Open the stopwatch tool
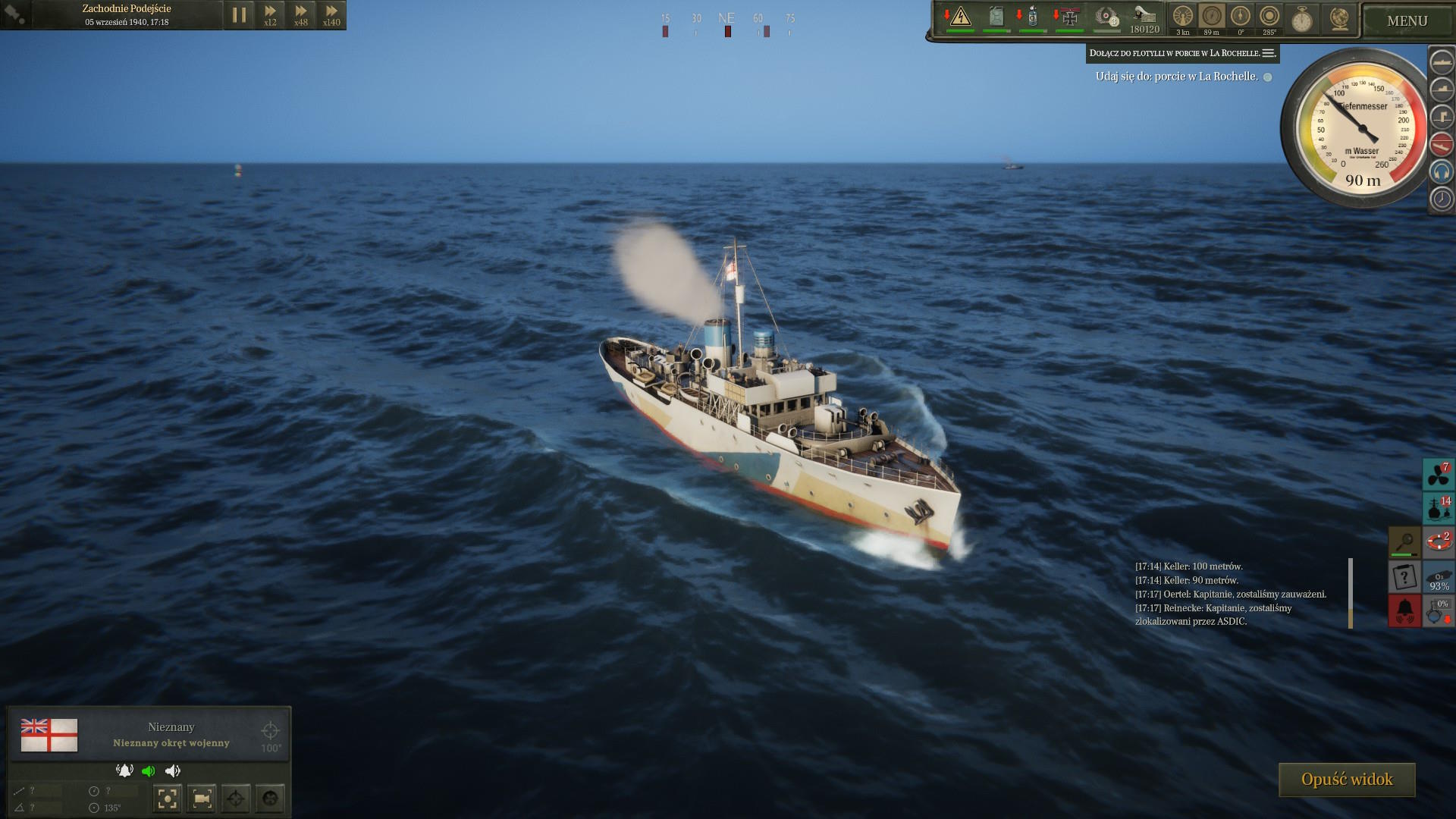1456x819 pixels. point(1302,18)
